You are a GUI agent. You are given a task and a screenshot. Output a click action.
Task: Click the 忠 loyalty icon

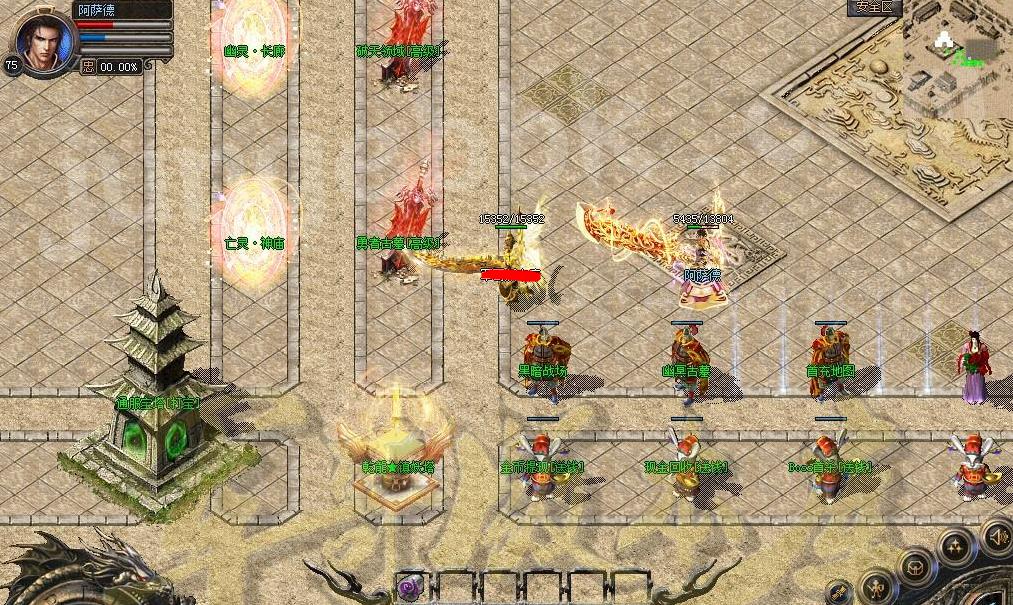[88, 67]
